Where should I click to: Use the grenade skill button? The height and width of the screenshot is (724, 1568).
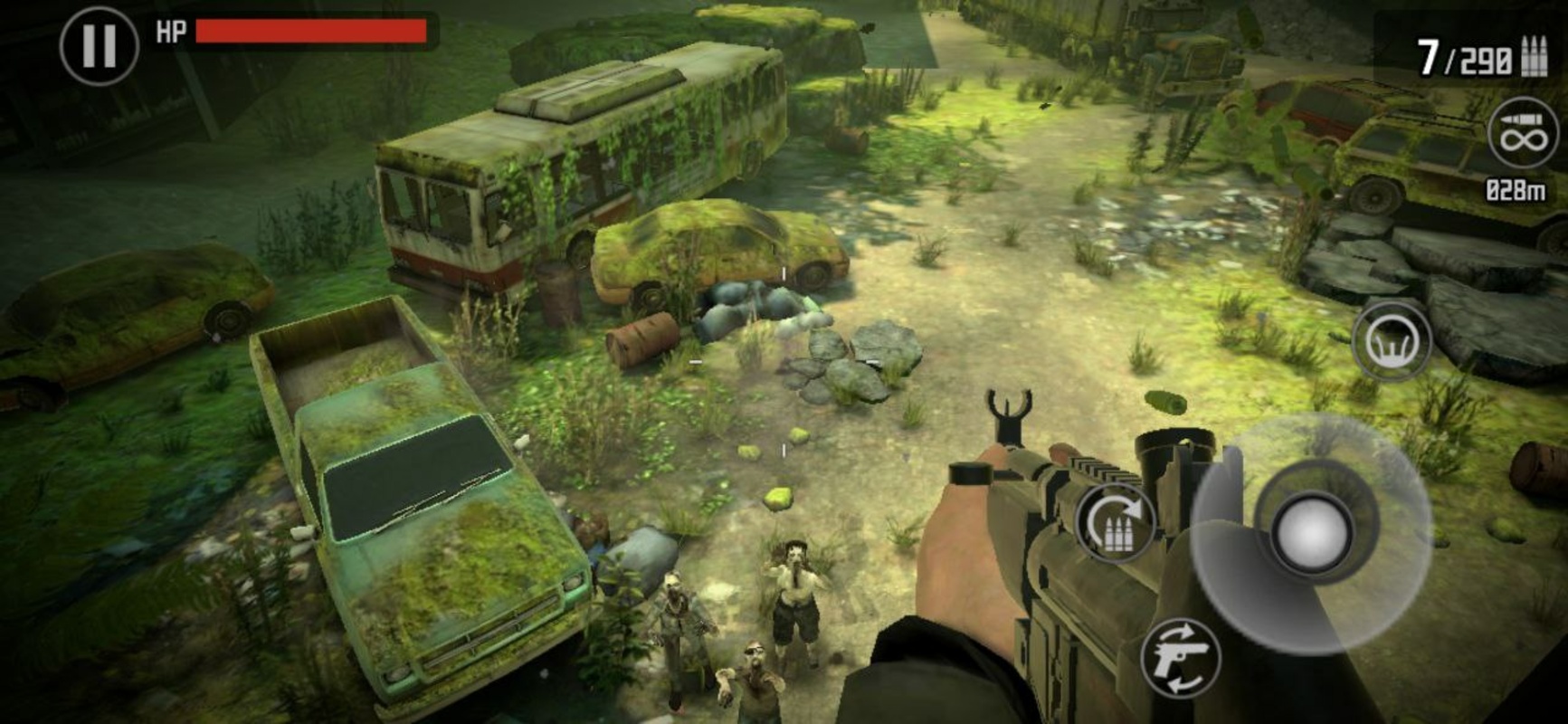[x=1391, y=341]
